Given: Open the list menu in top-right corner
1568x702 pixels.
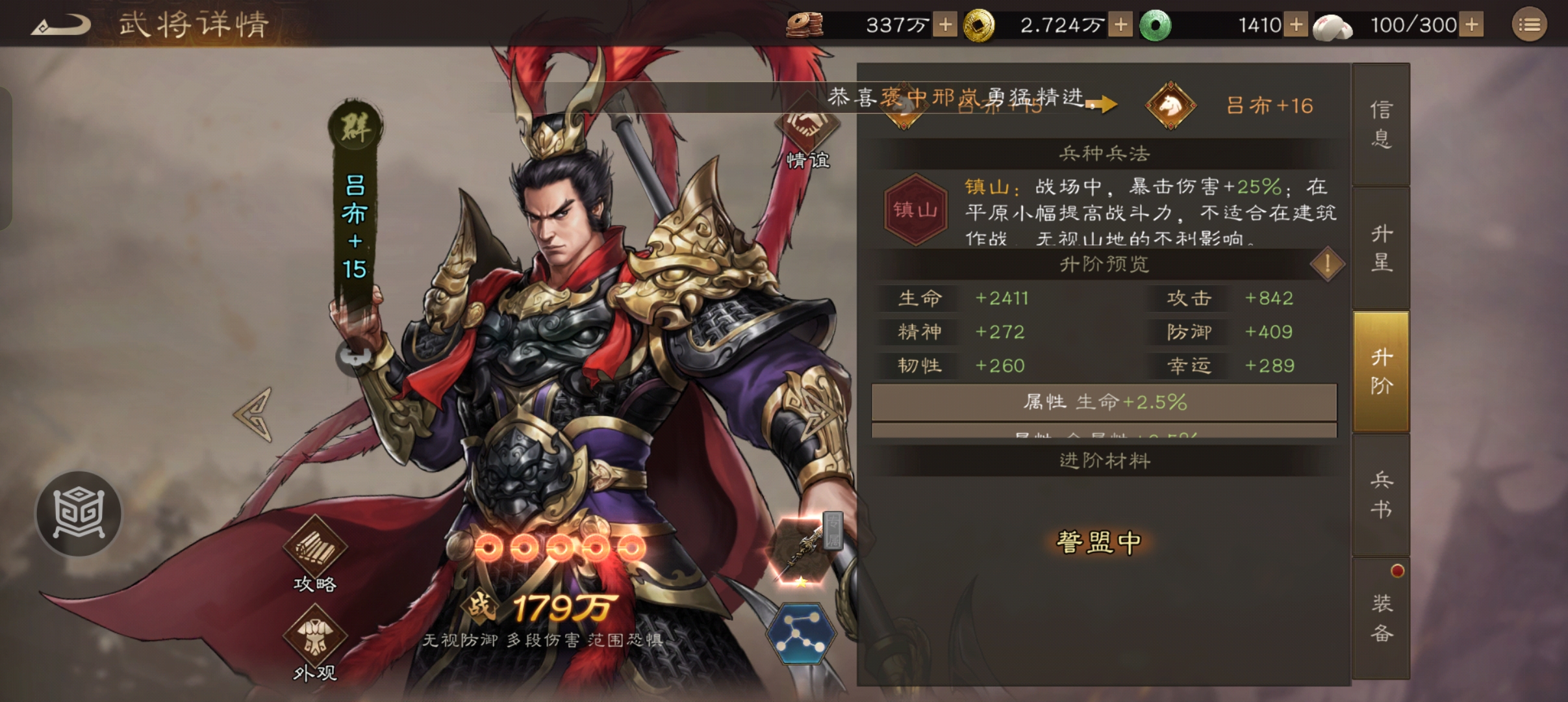Looking at the screenshot, I should click(x=1530, y=25).
